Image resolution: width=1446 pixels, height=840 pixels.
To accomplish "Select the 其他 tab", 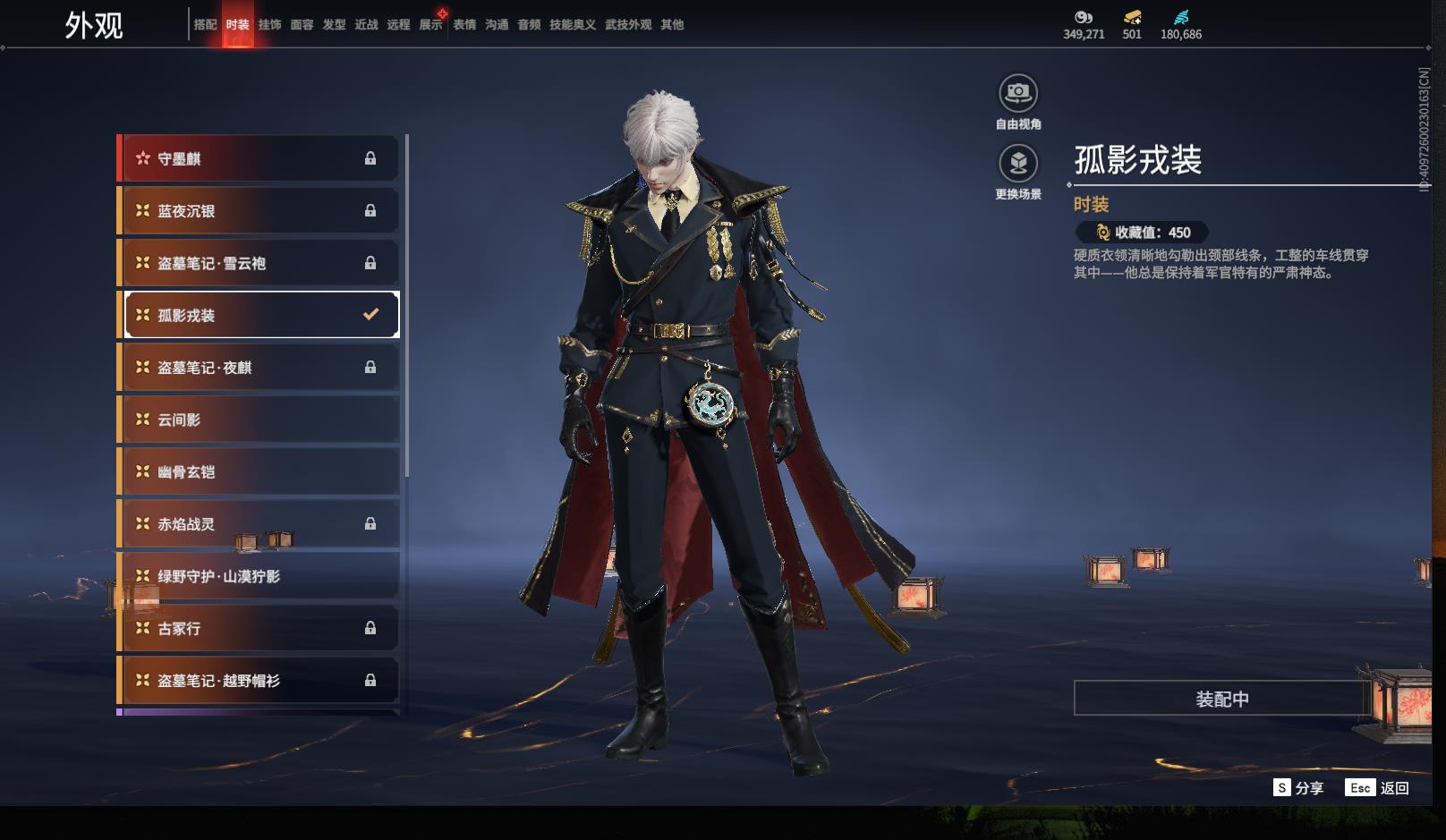I will (672, 25).
